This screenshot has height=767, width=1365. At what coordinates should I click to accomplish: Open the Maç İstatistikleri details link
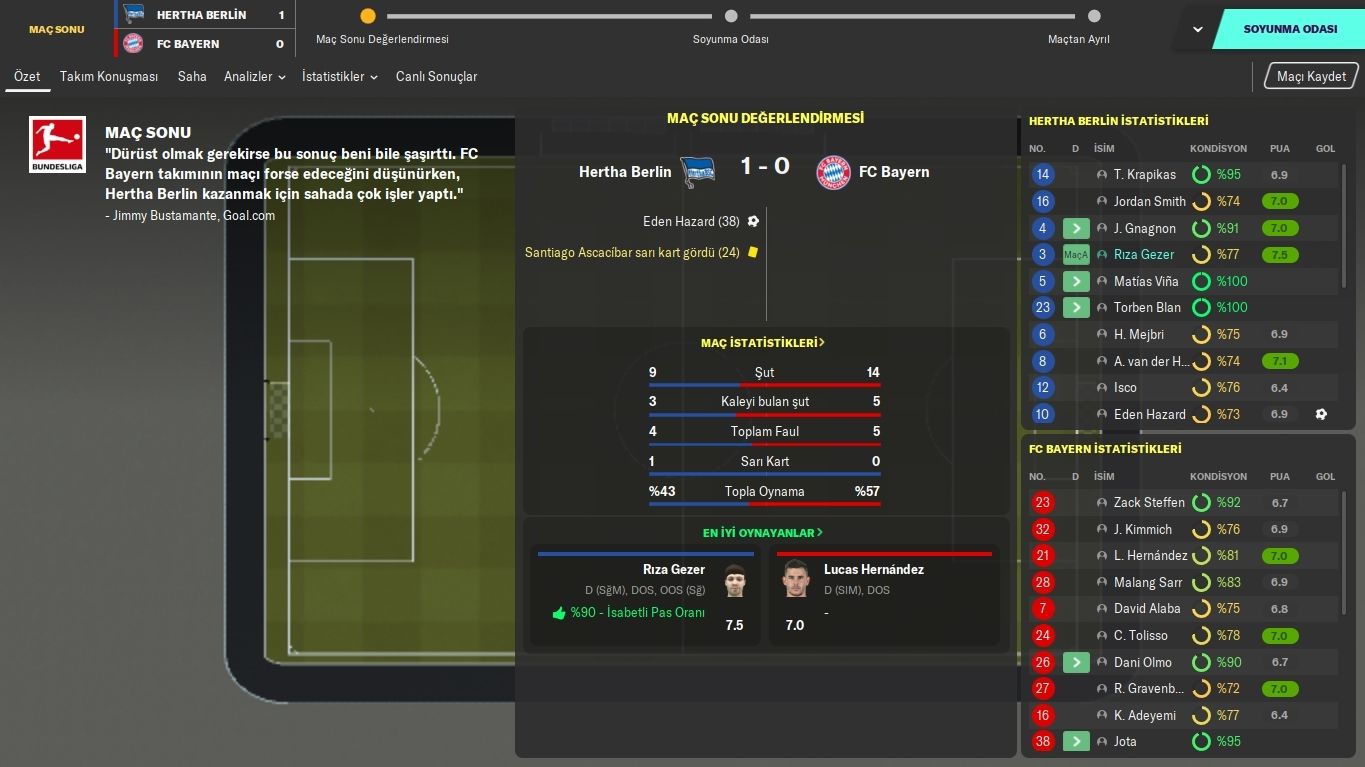pos(764,343)
